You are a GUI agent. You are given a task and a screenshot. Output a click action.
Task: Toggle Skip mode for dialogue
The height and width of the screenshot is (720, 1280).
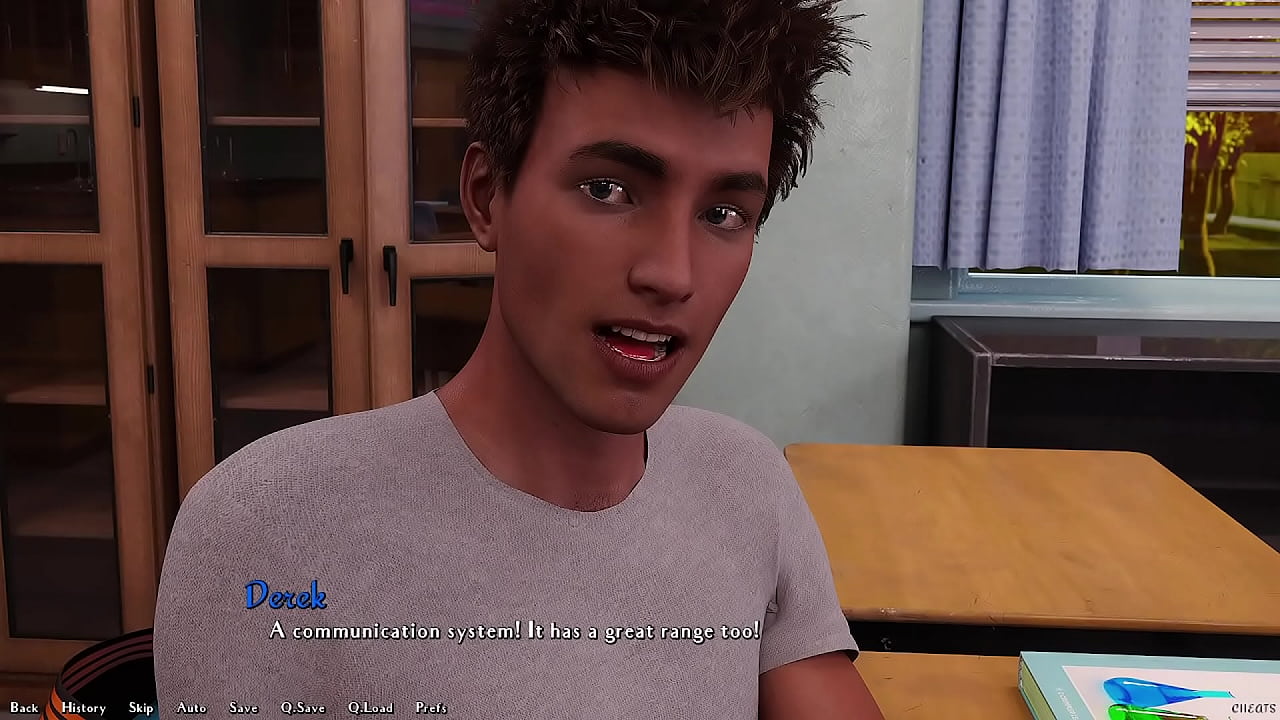click(141, 707)
